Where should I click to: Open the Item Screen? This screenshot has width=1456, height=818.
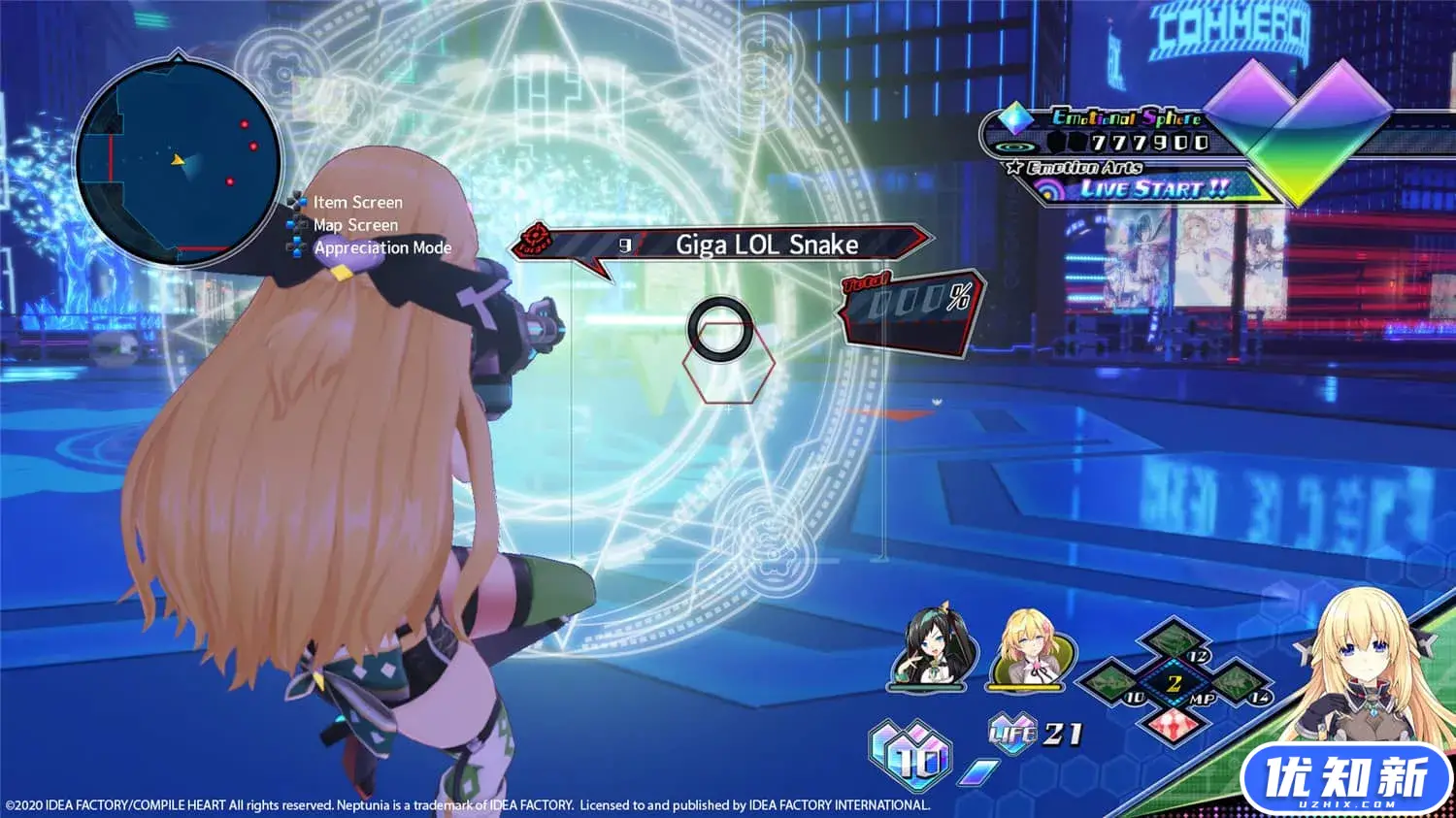click(x=356, y=202)
